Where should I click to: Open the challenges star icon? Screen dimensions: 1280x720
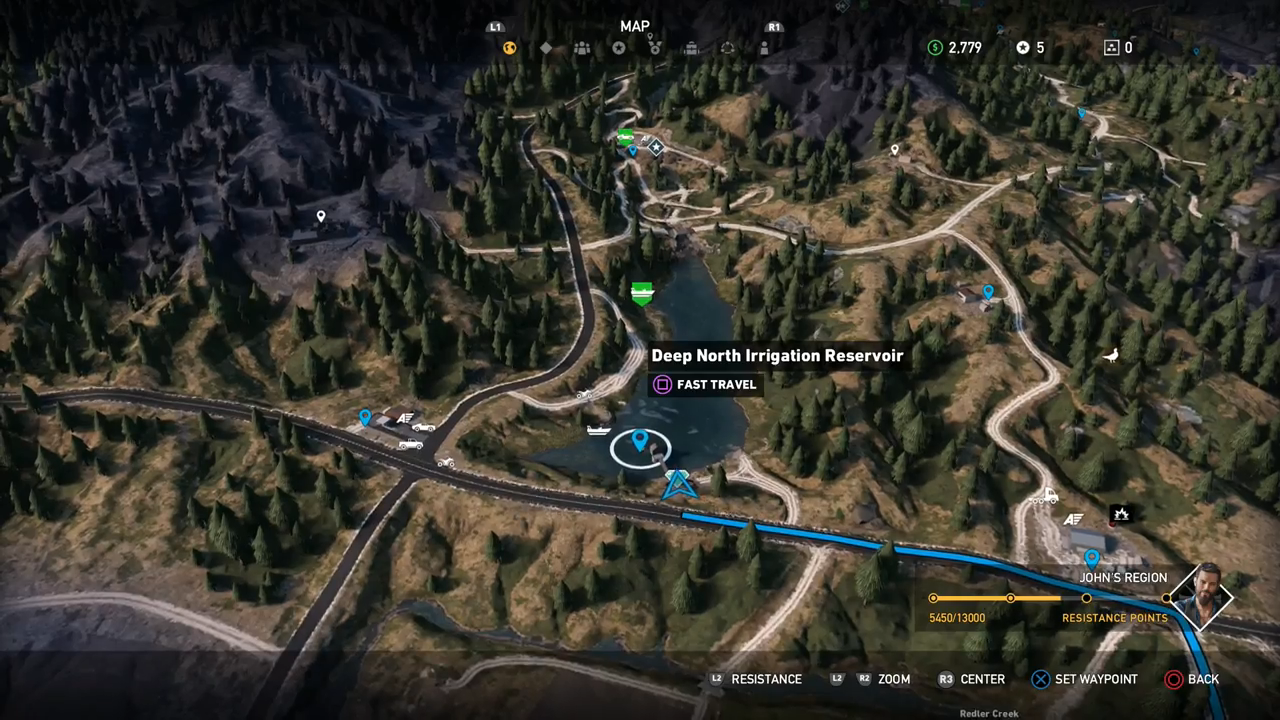tap(619, 48)
